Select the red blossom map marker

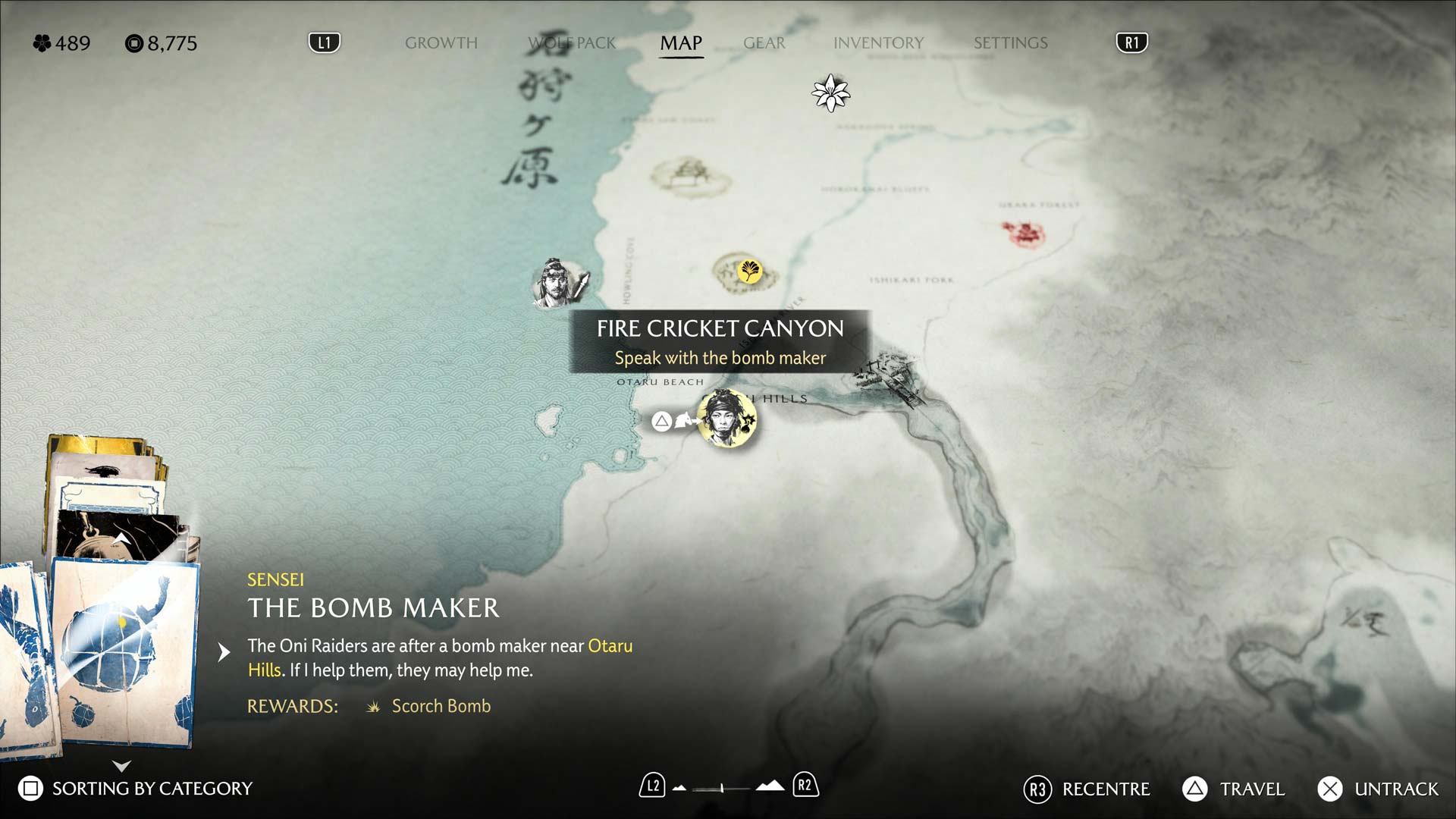point(1023,233)
